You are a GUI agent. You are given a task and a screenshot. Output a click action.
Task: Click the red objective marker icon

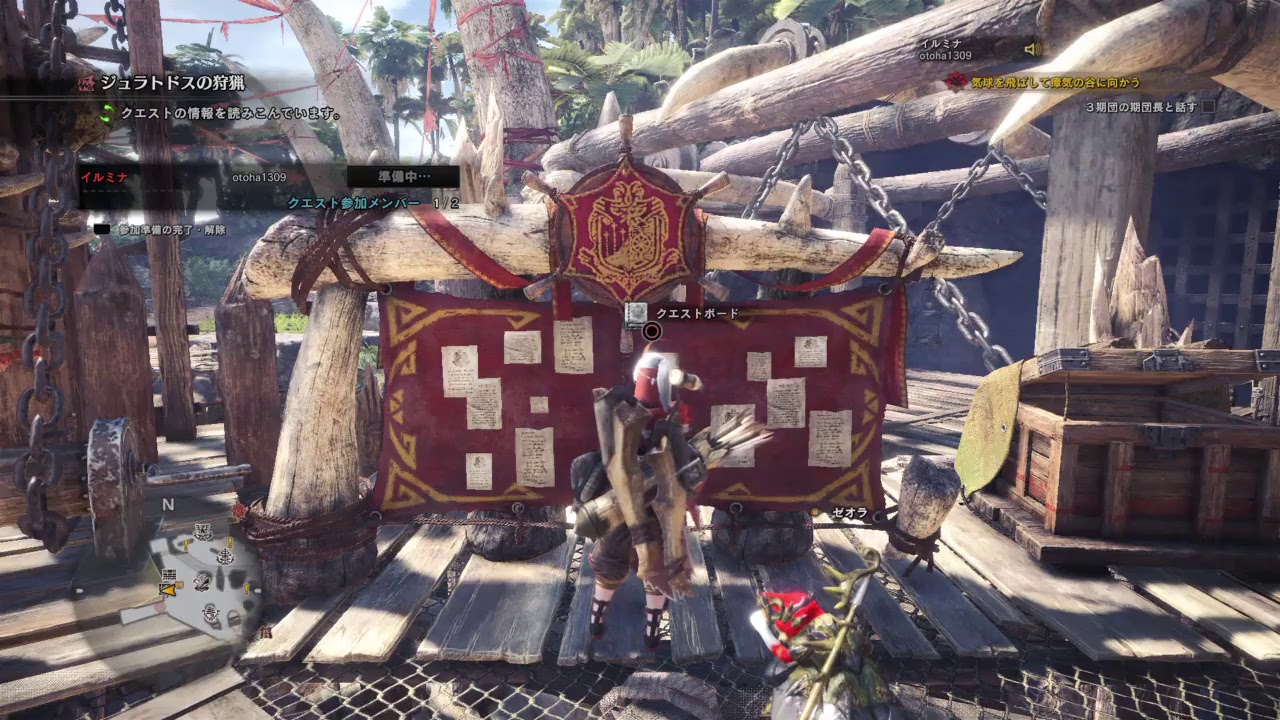[x=956, y=80]
